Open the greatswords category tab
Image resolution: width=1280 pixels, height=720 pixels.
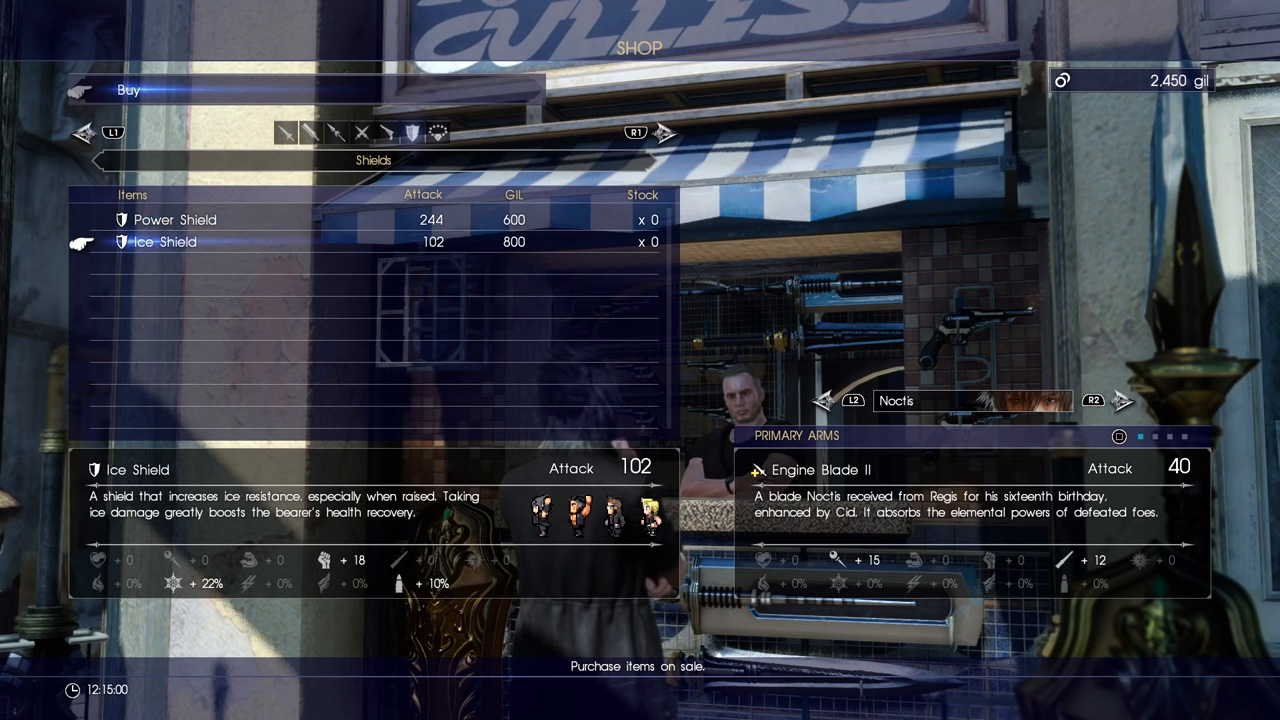pyautogui.click(x=311, y=132)
